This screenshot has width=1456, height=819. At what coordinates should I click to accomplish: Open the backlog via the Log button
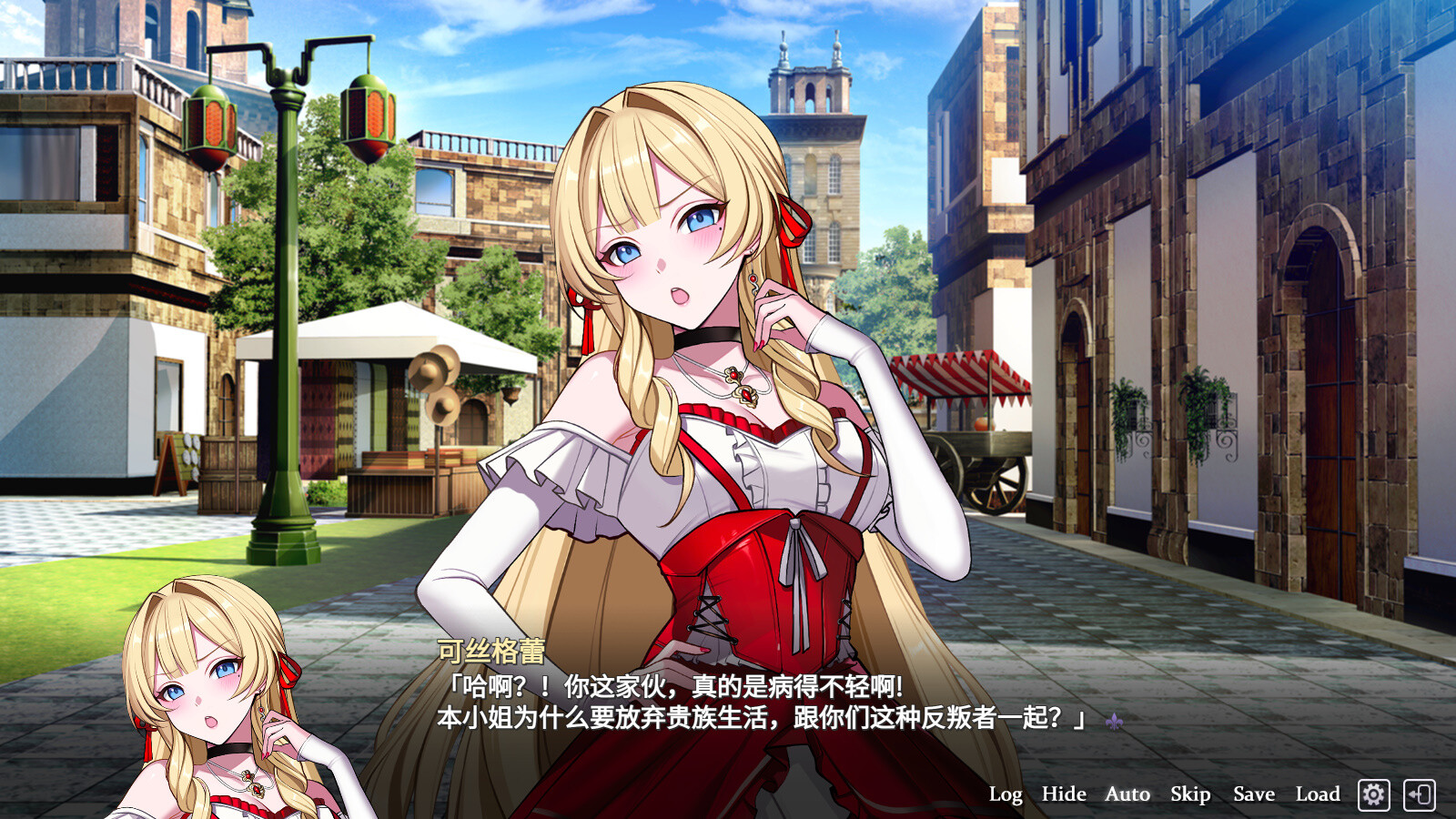1005,794
